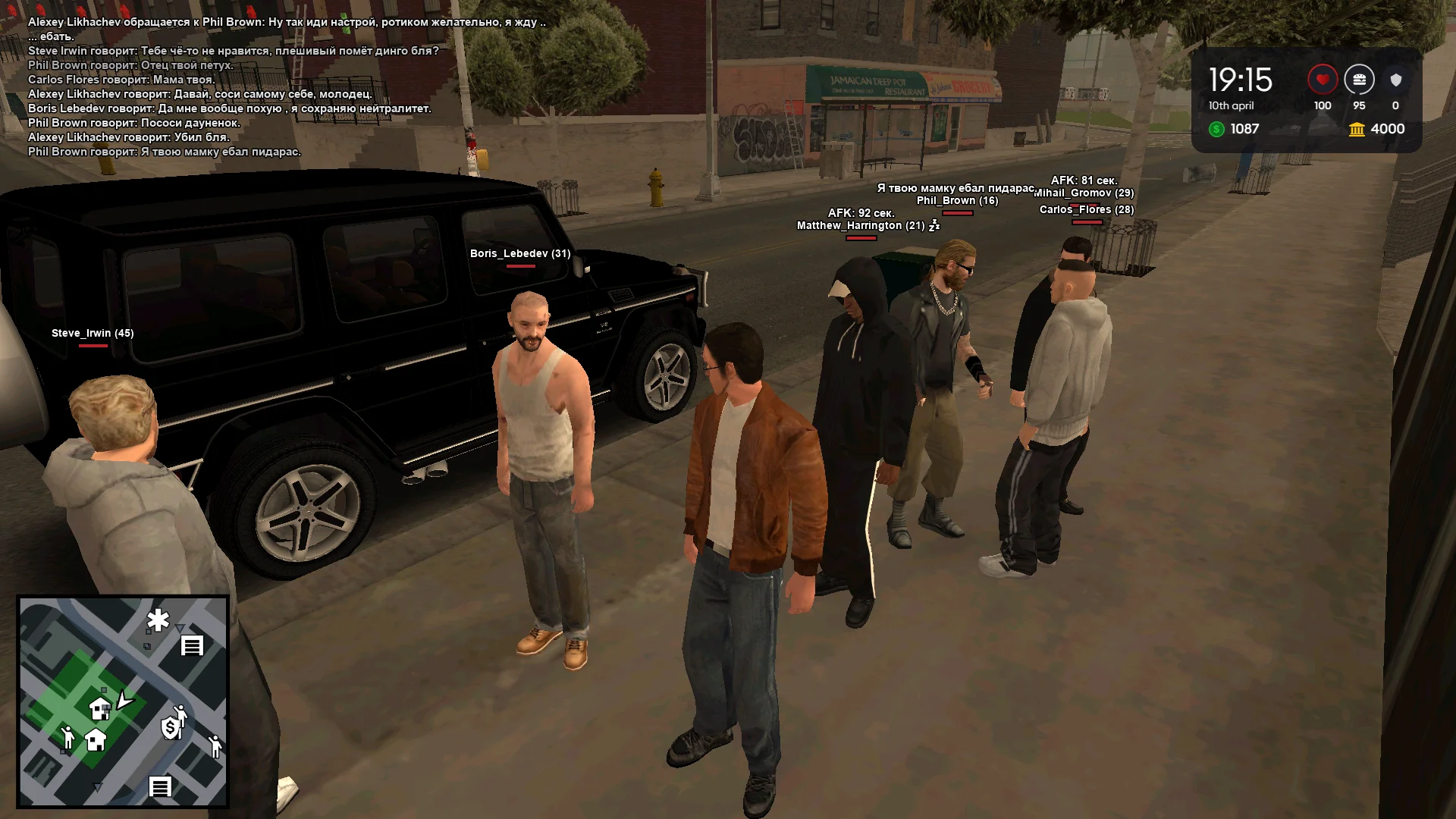Image resolution: width=1456 pixels, height=819 pixels.
Task: Click the red heart health icon
Action: [x=1322, y=80]
